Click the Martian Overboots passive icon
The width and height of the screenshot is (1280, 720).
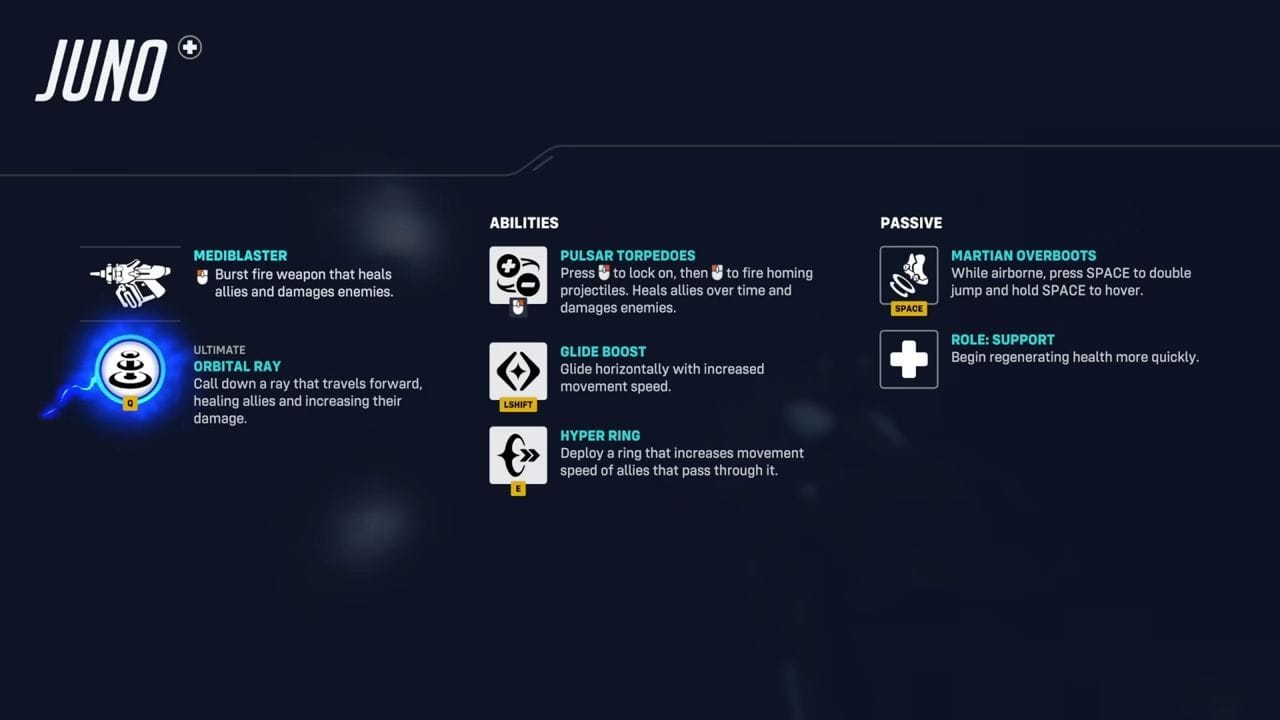pyautogui.click(x=908, y=275)
